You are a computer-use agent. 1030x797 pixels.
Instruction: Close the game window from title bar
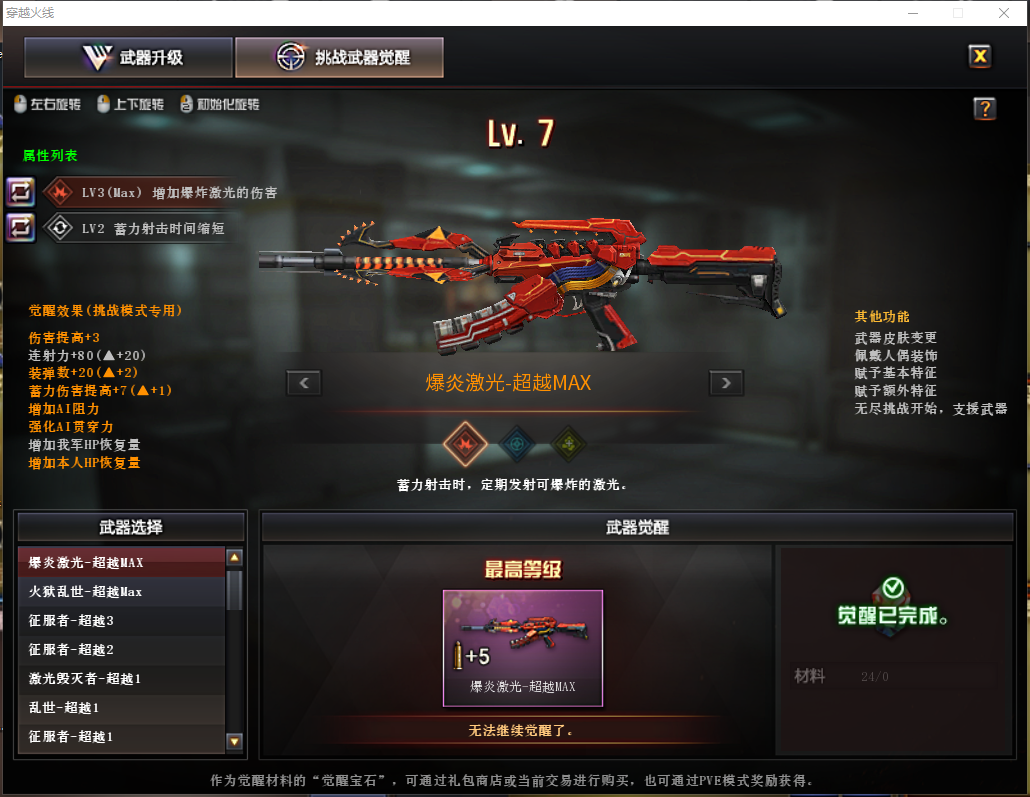(1003, 13)
